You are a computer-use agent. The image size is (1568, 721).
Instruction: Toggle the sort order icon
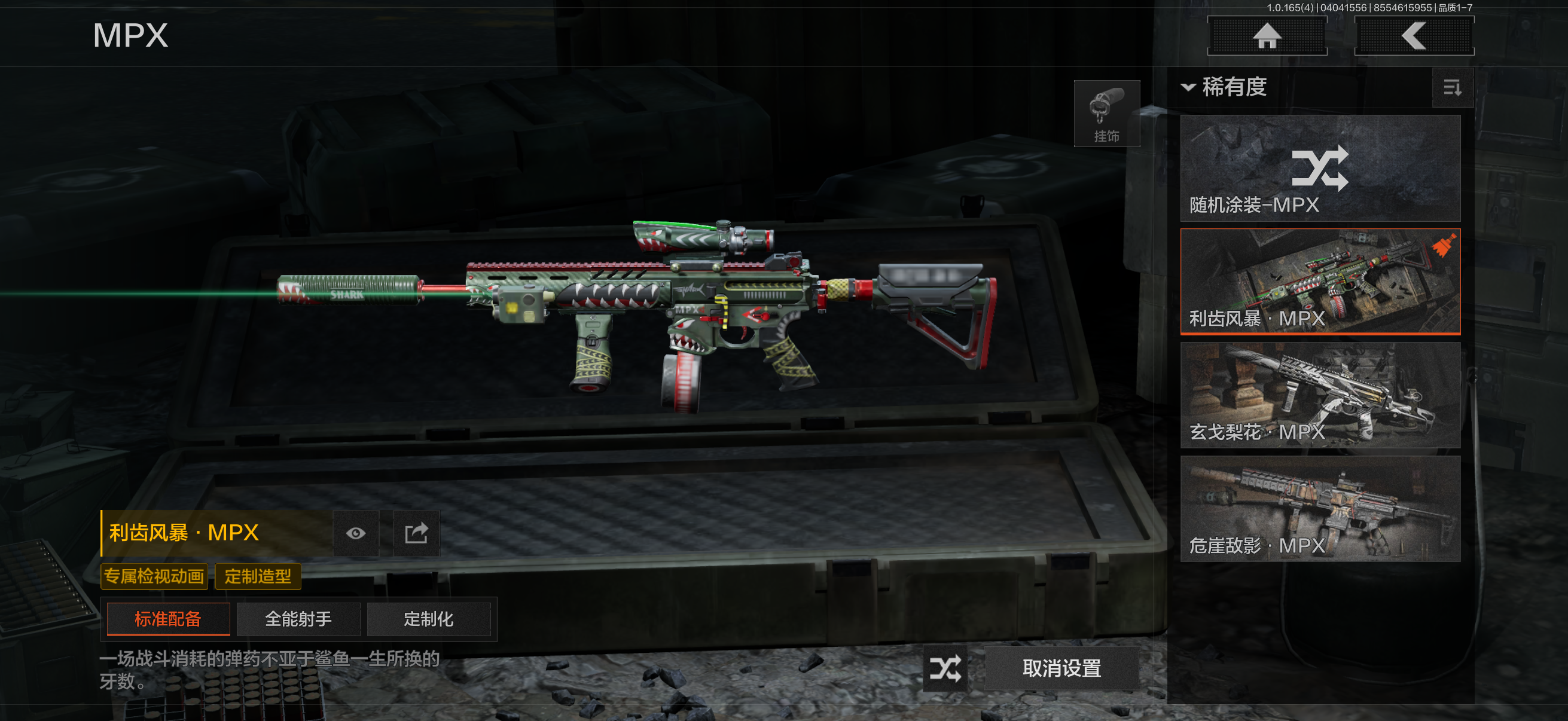click(x=1453, y=88)
